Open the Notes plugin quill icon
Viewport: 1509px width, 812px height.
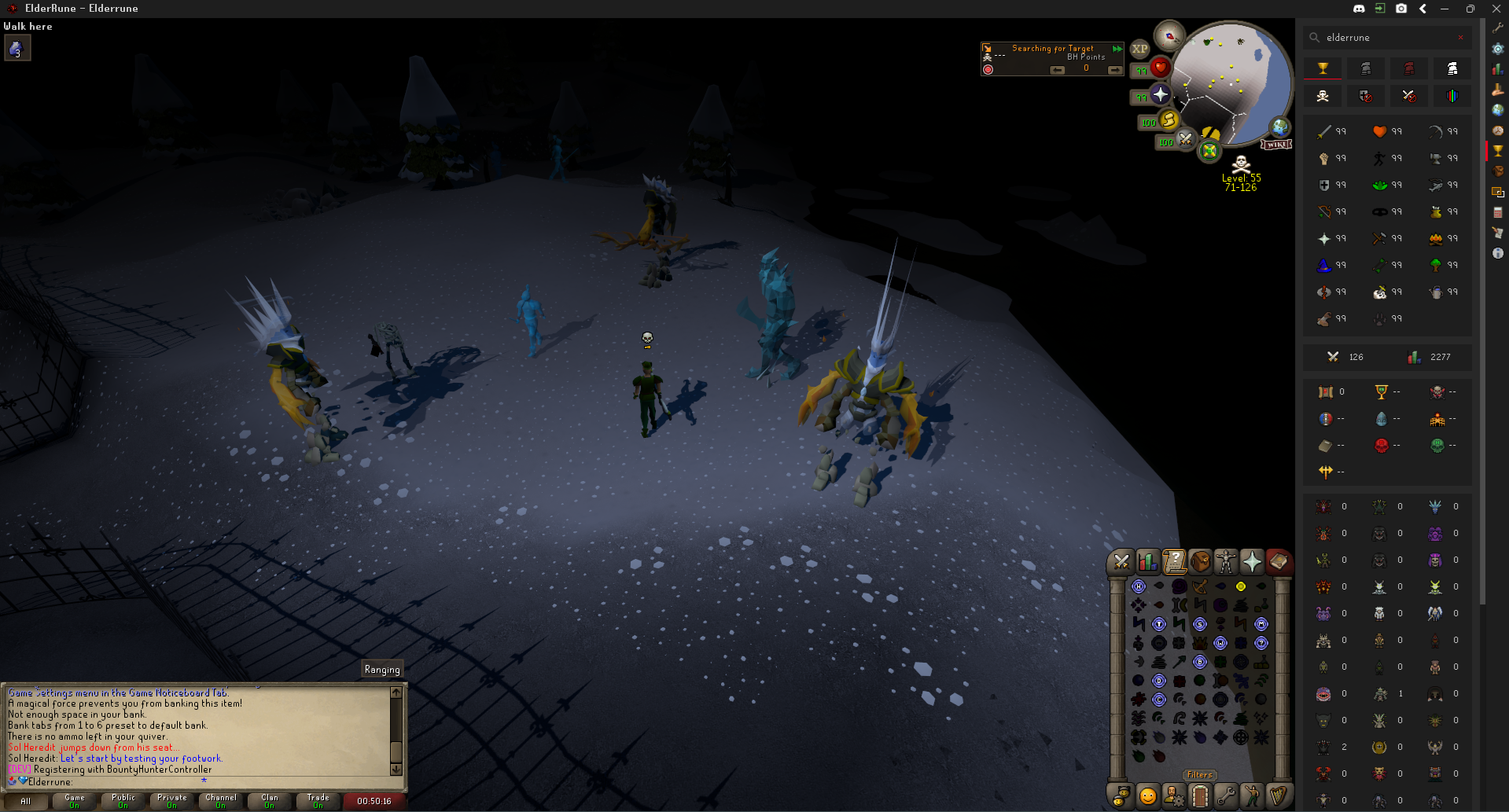(x=1496, y=231)
